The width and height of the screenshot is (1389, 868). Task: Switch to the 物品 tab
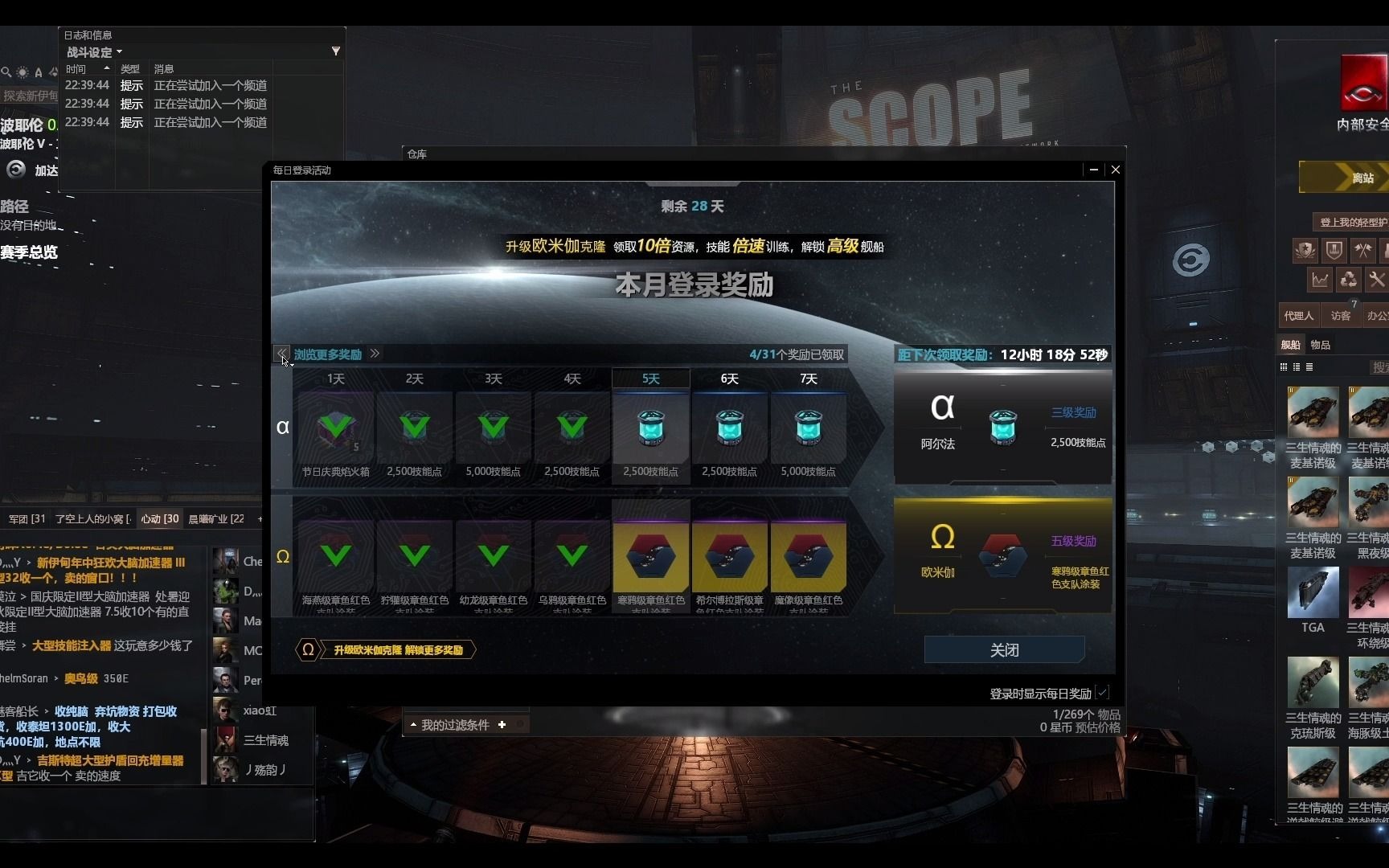[1321, 344]
